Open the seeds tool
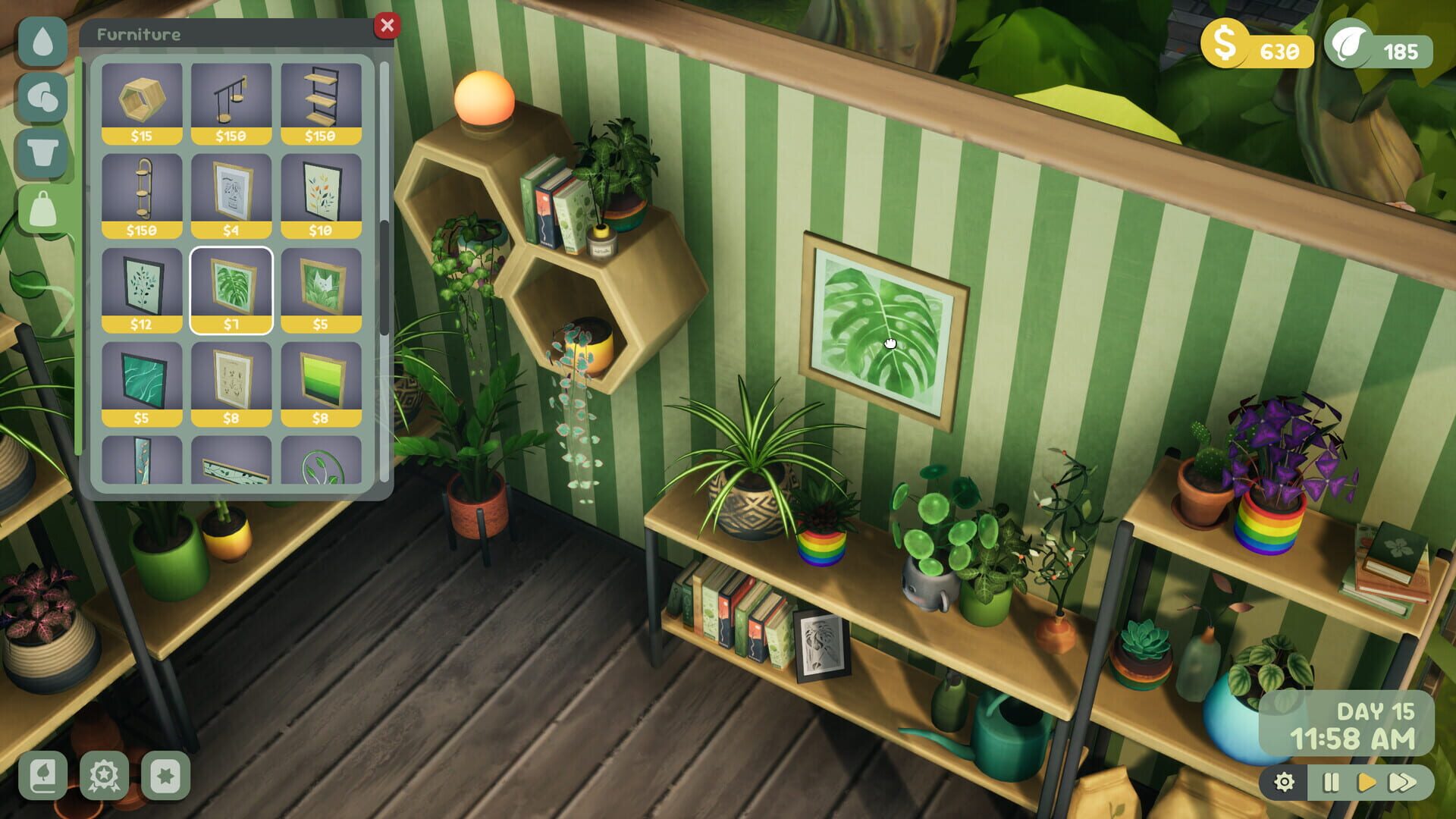 [43, 97]
